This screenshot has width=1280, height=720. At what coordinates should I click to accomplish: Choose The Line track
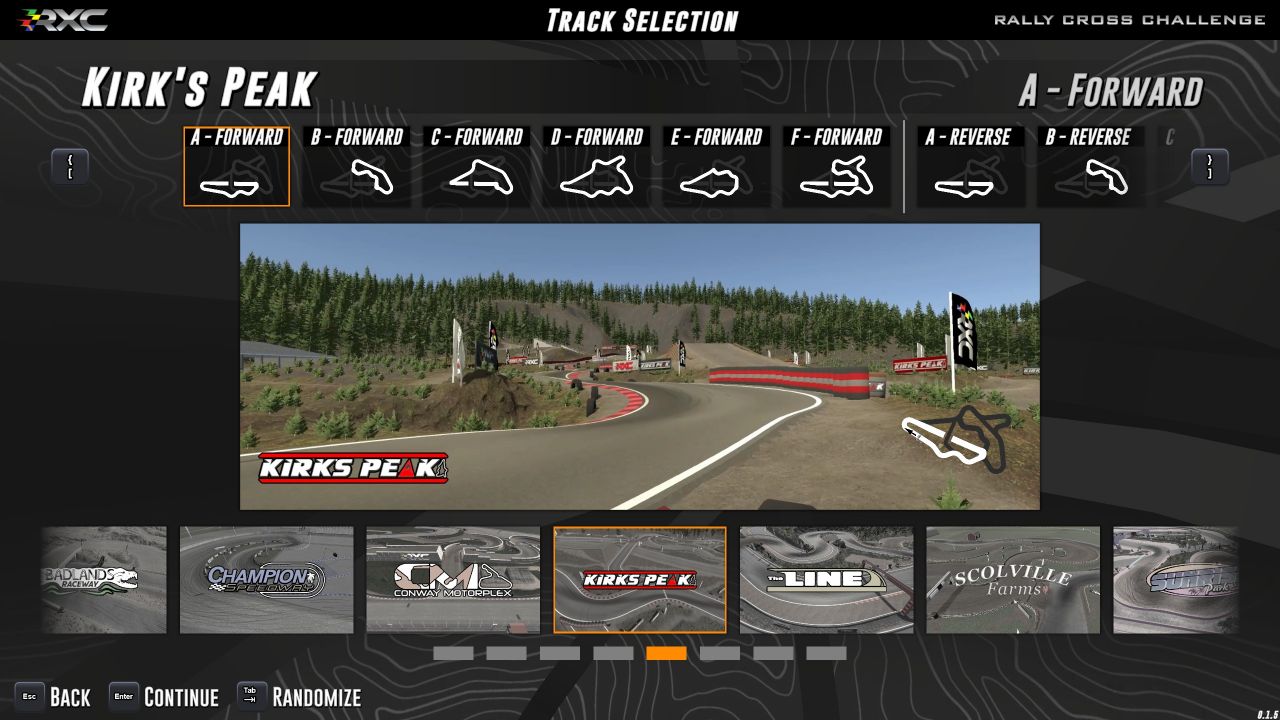coord(826,580)
